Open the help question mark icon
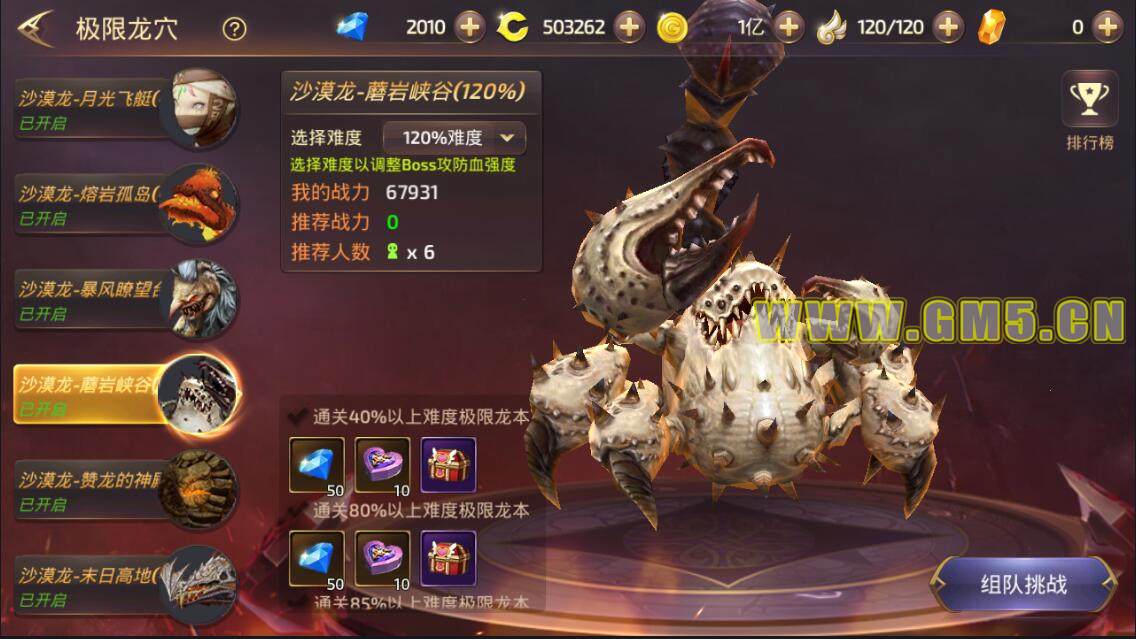Image resolution: width=1136 pixels, height=639 pixels. pos(234,29)
